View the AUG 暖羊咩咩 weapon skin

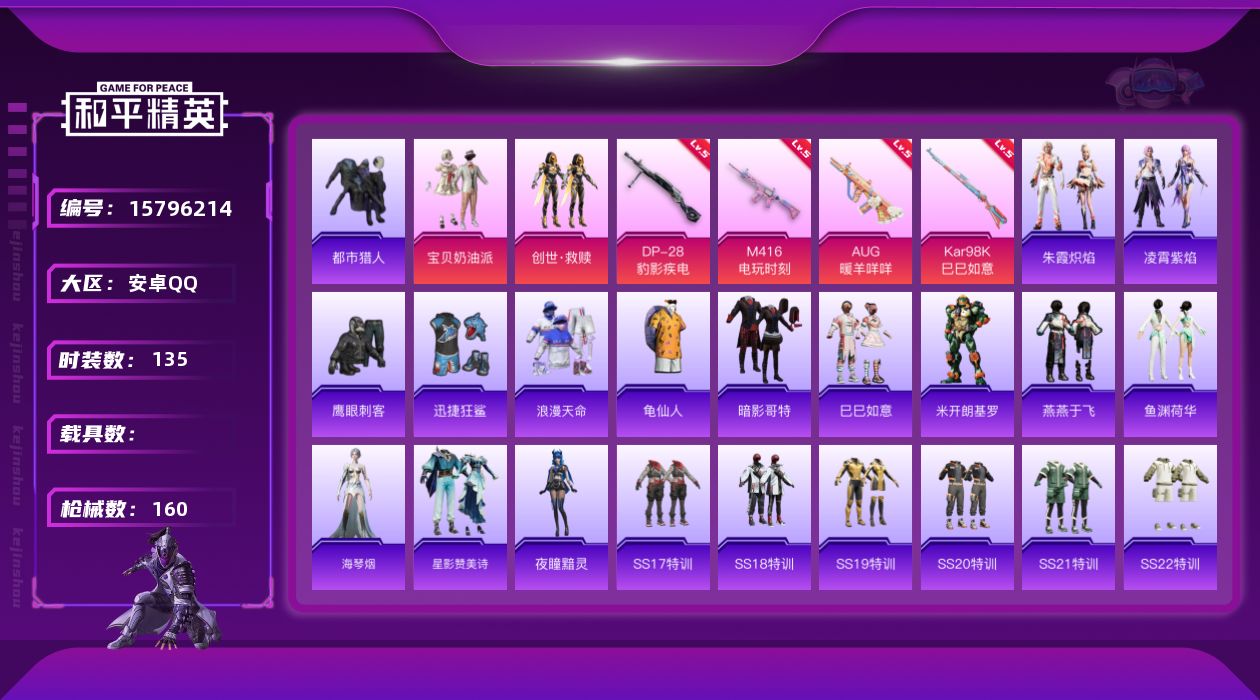tap(865, 211)
